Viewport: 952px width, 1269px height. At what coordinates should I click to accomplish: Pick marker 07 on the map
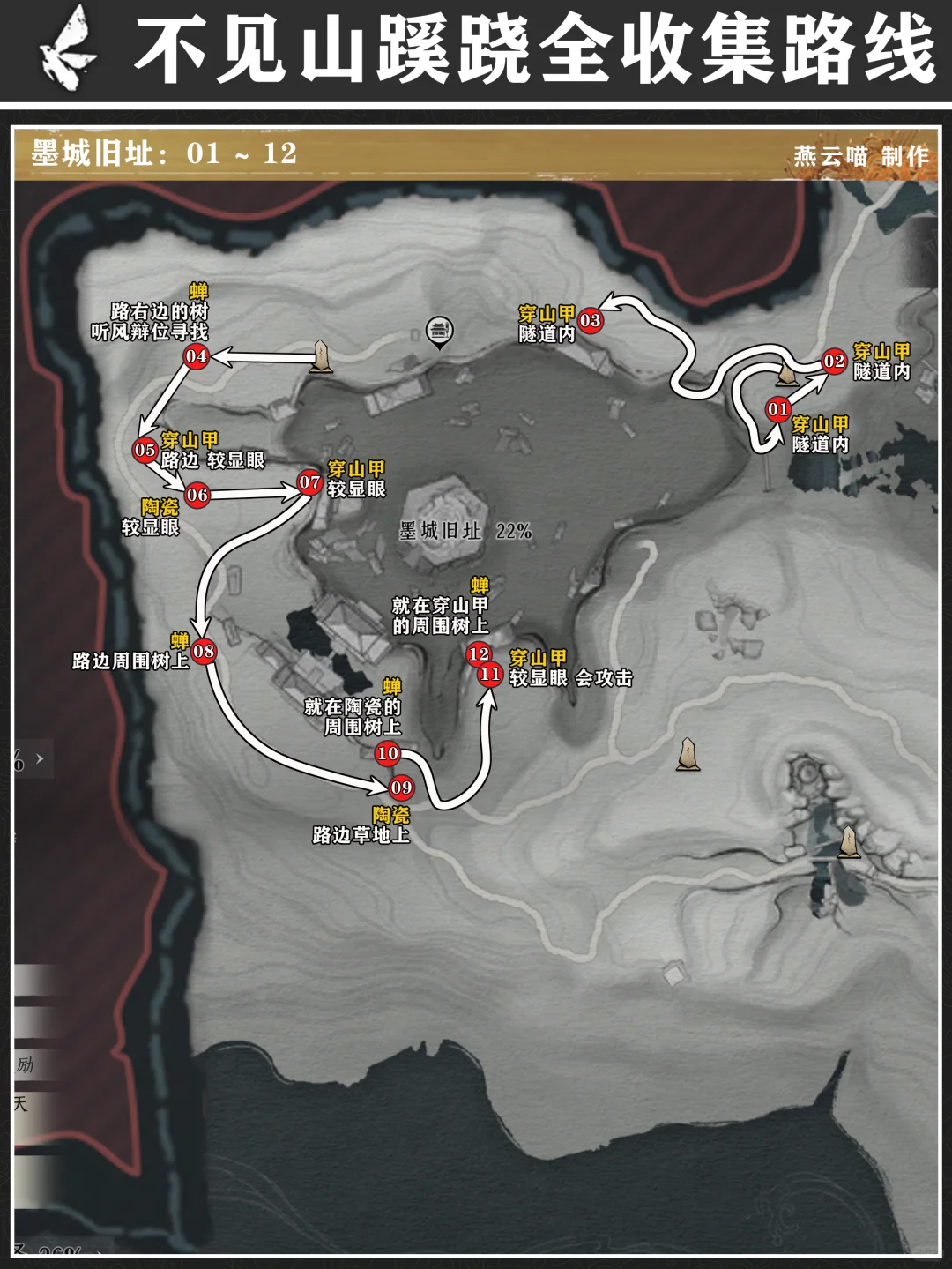(x=309, y=482)
